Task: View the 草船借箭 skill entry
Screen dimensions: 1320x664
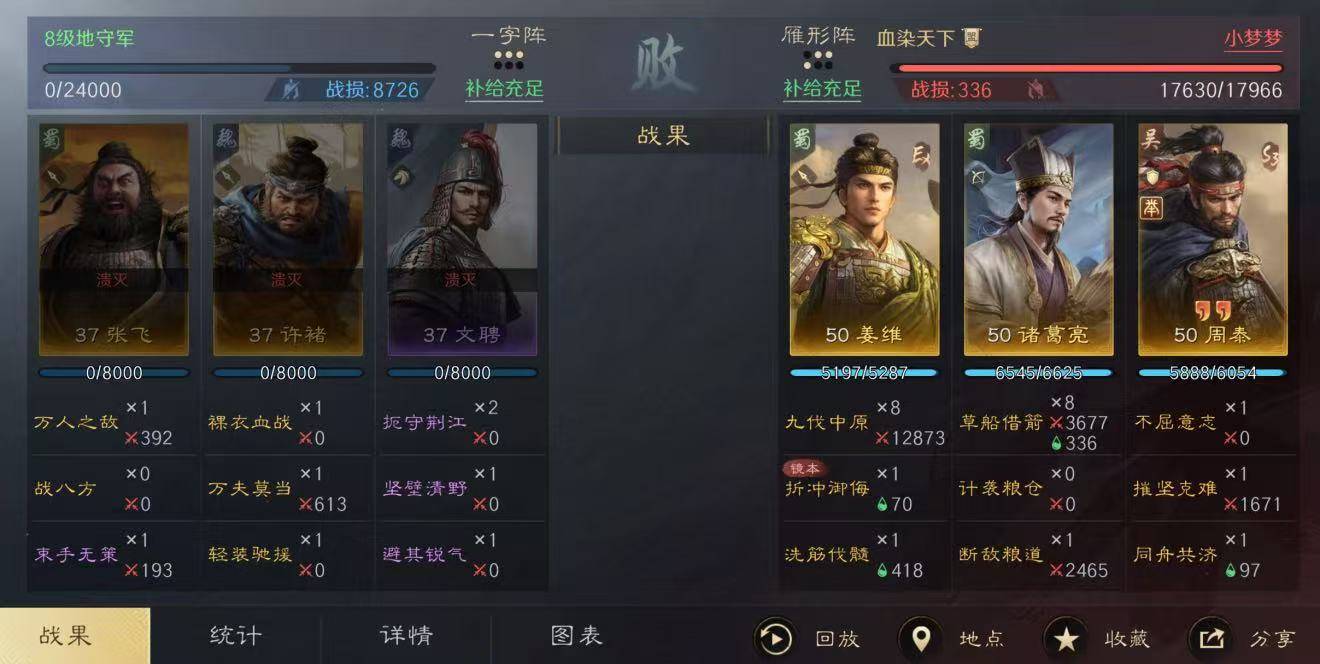Action: [x=1001, y=422]
